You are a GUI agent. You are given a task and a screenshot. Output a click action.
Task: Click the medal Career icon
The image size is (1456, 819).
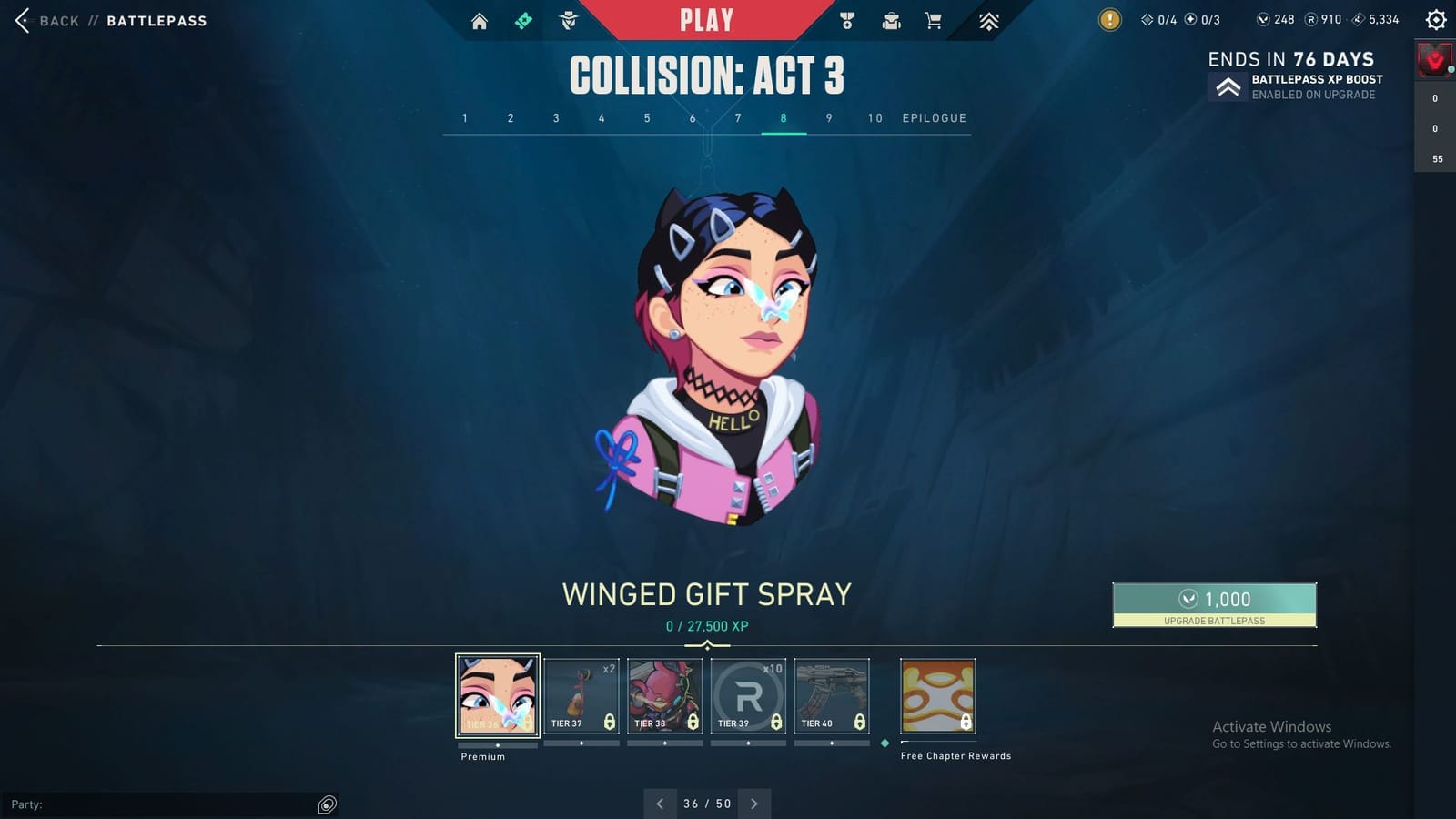pyautogui.click(x=846, y=20)
